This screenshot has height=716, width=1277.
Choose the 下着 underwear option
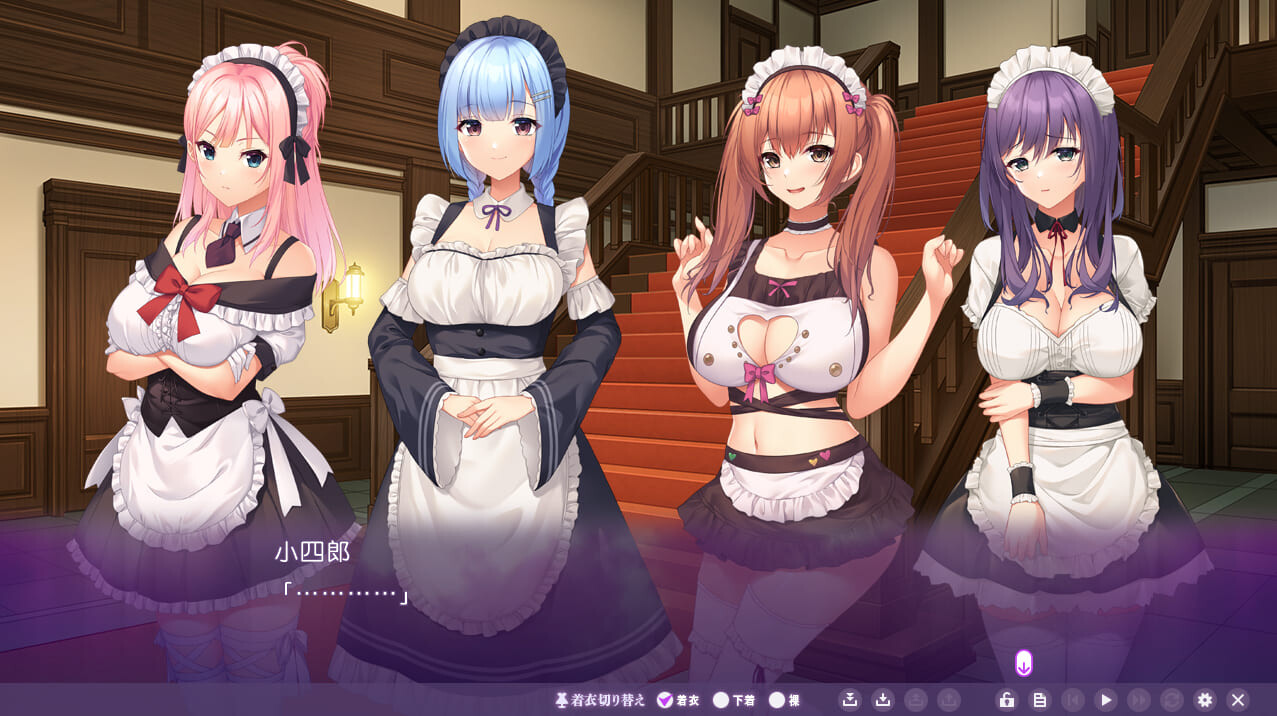(721, 700)
